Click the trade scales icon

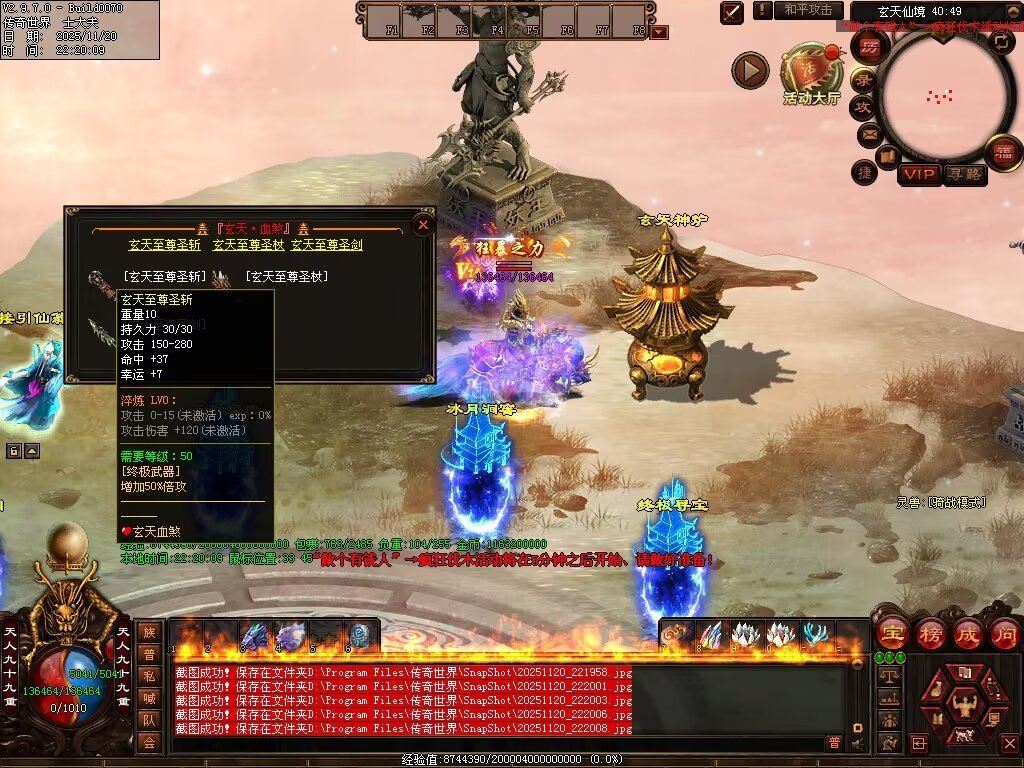tap(887, 676)
